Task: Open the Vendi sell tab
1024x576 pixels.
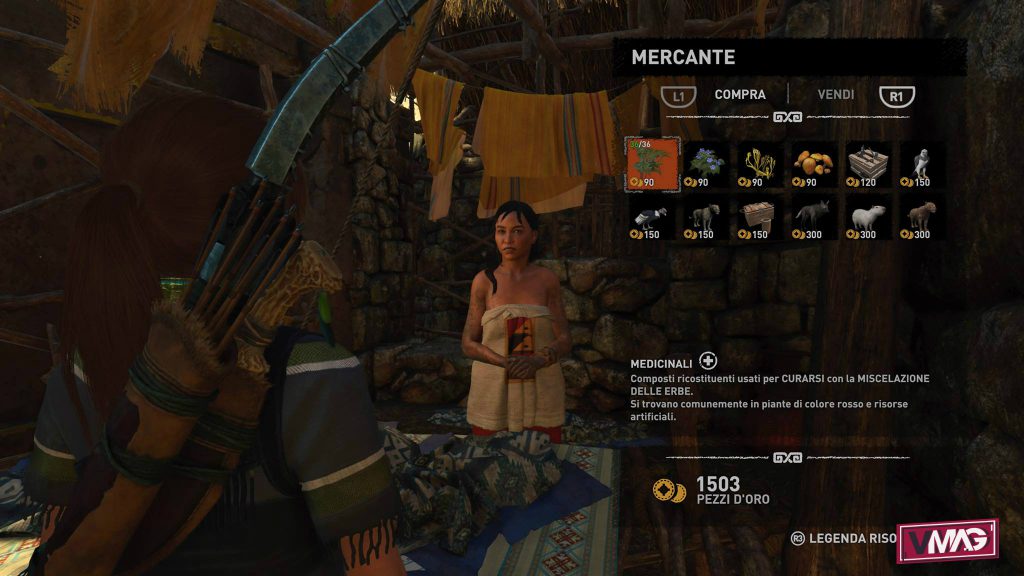Action: pos(835,95)
